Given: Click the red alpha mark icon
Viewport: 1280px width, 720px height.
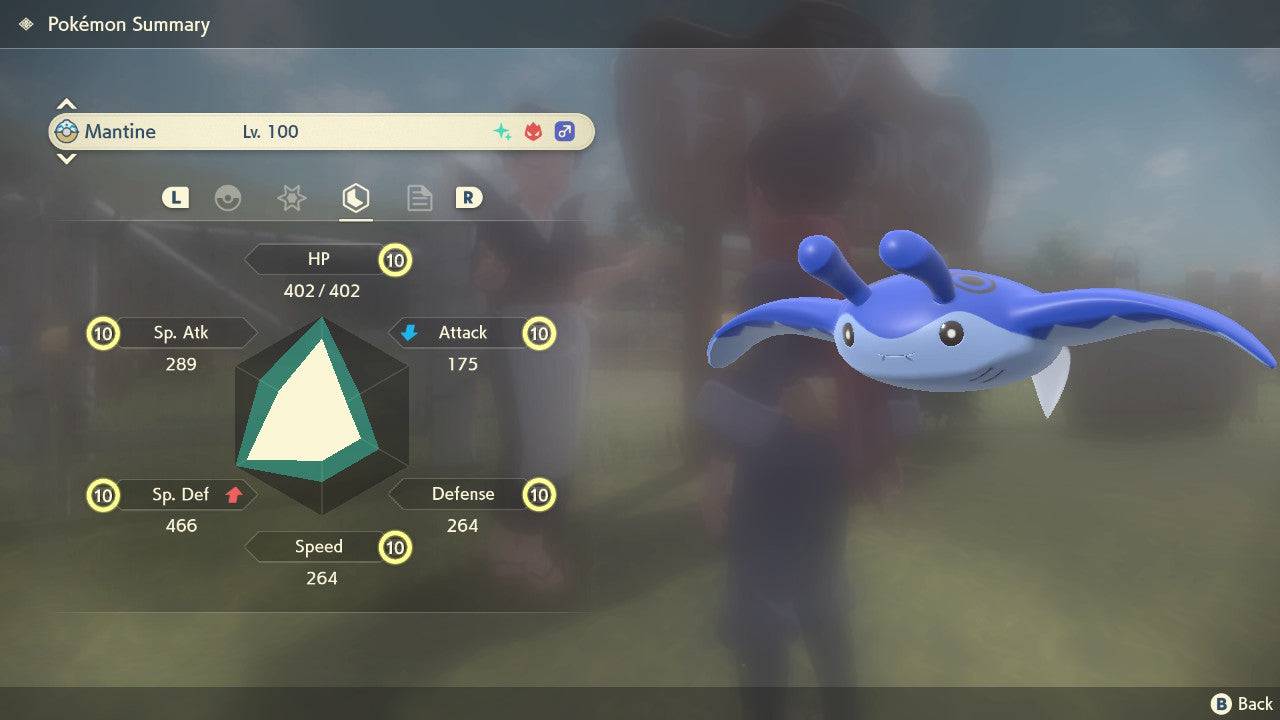Looking at the screenshot, I should (532, 130).
